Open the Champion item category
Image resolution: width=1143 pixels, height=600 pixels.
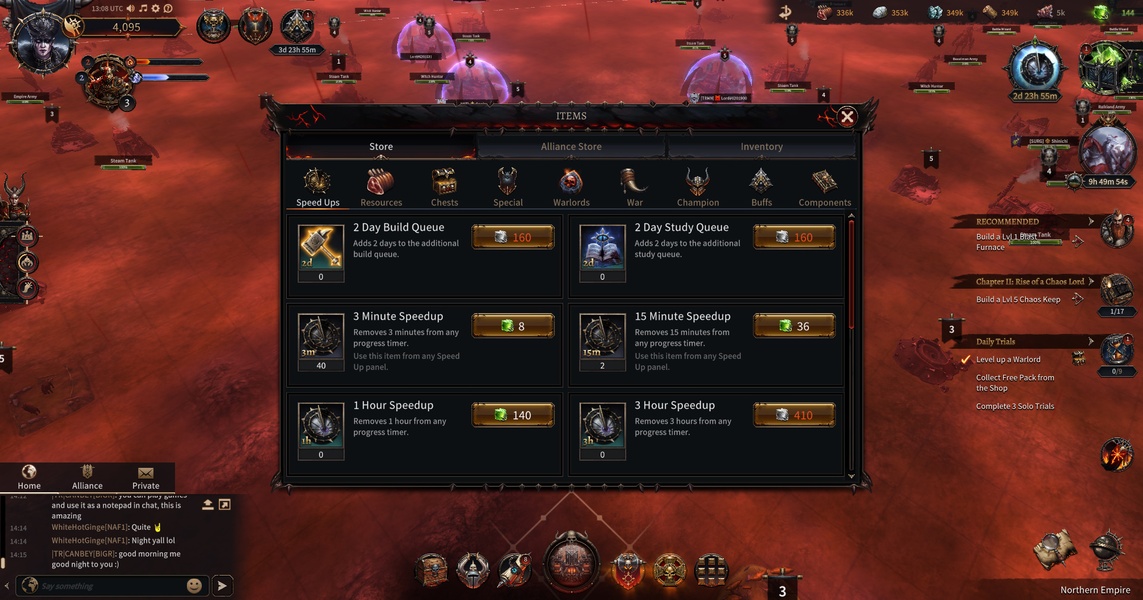[x=697, y=187]
